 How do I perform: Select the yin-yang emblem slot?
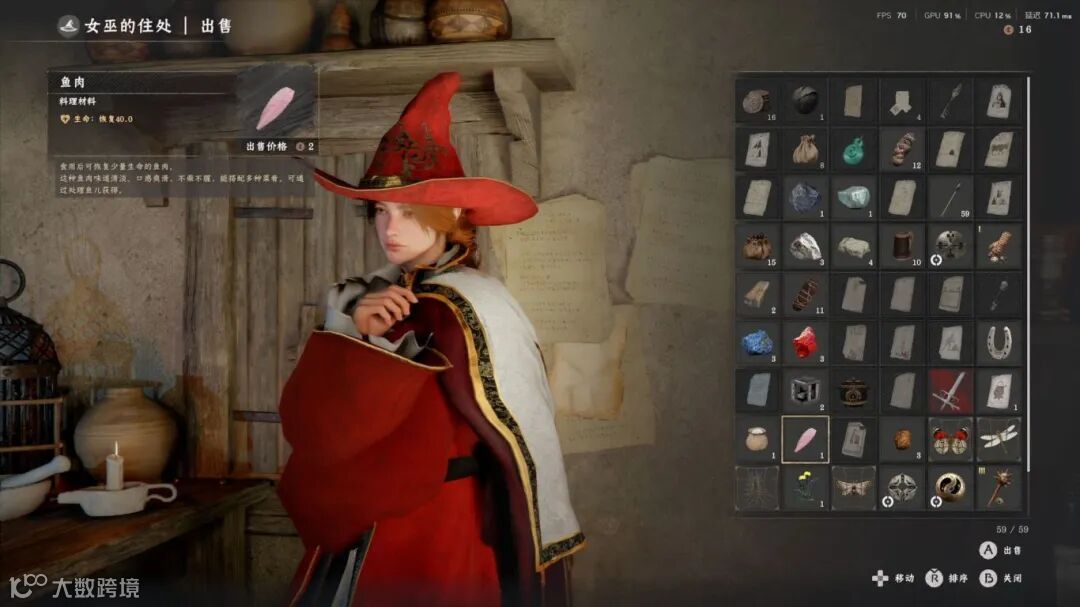pos(950,487)
